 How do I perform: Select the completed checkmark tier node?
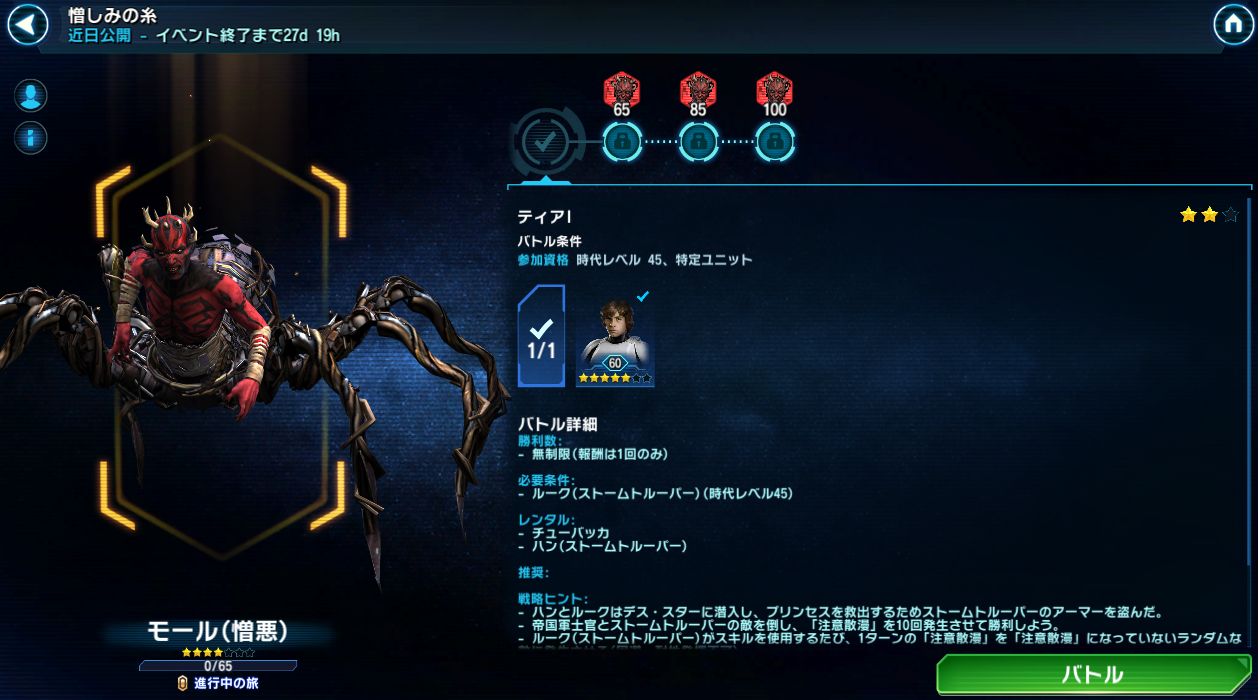point(544,142)
